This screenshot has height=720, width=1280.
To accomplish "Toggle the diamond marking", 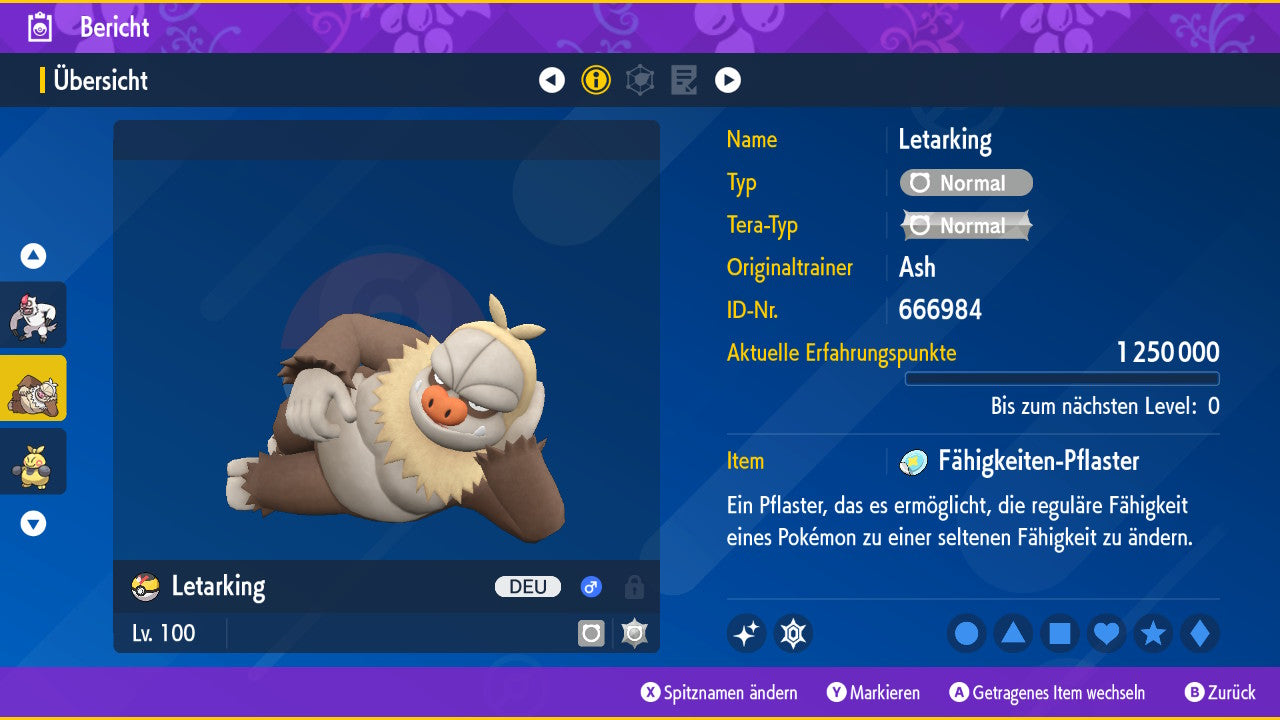I will [x=1200, y=633].
